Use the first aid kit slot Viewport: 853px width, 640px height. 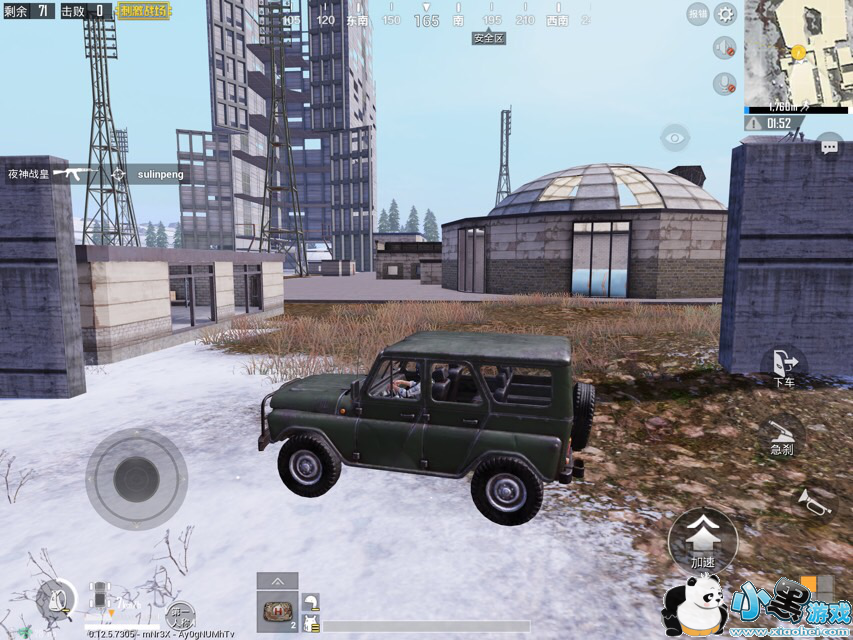276,610
